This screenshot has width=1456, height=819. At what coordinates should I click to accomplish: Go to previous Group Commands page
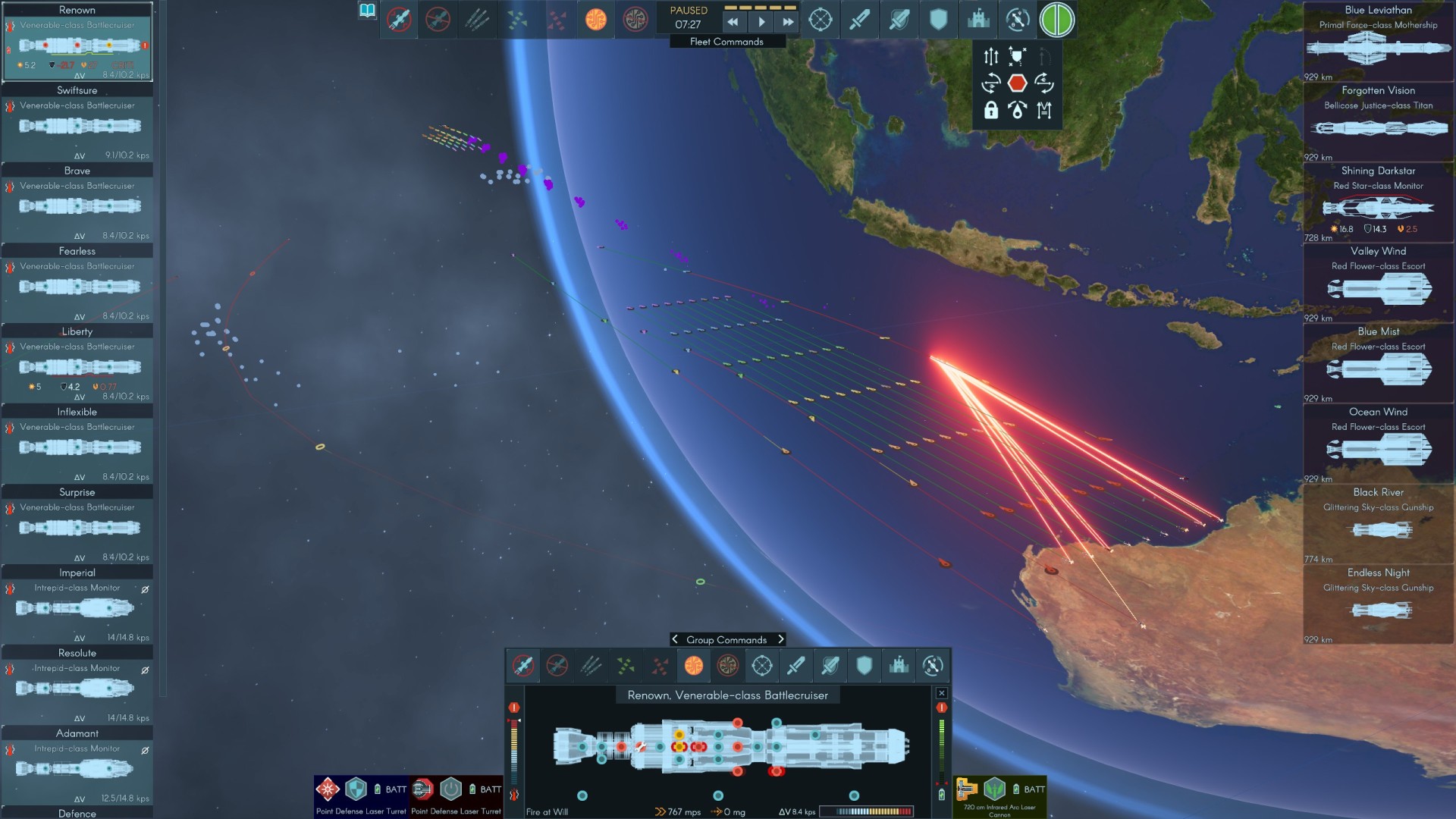pyautogui.click(x=675, y=639)
